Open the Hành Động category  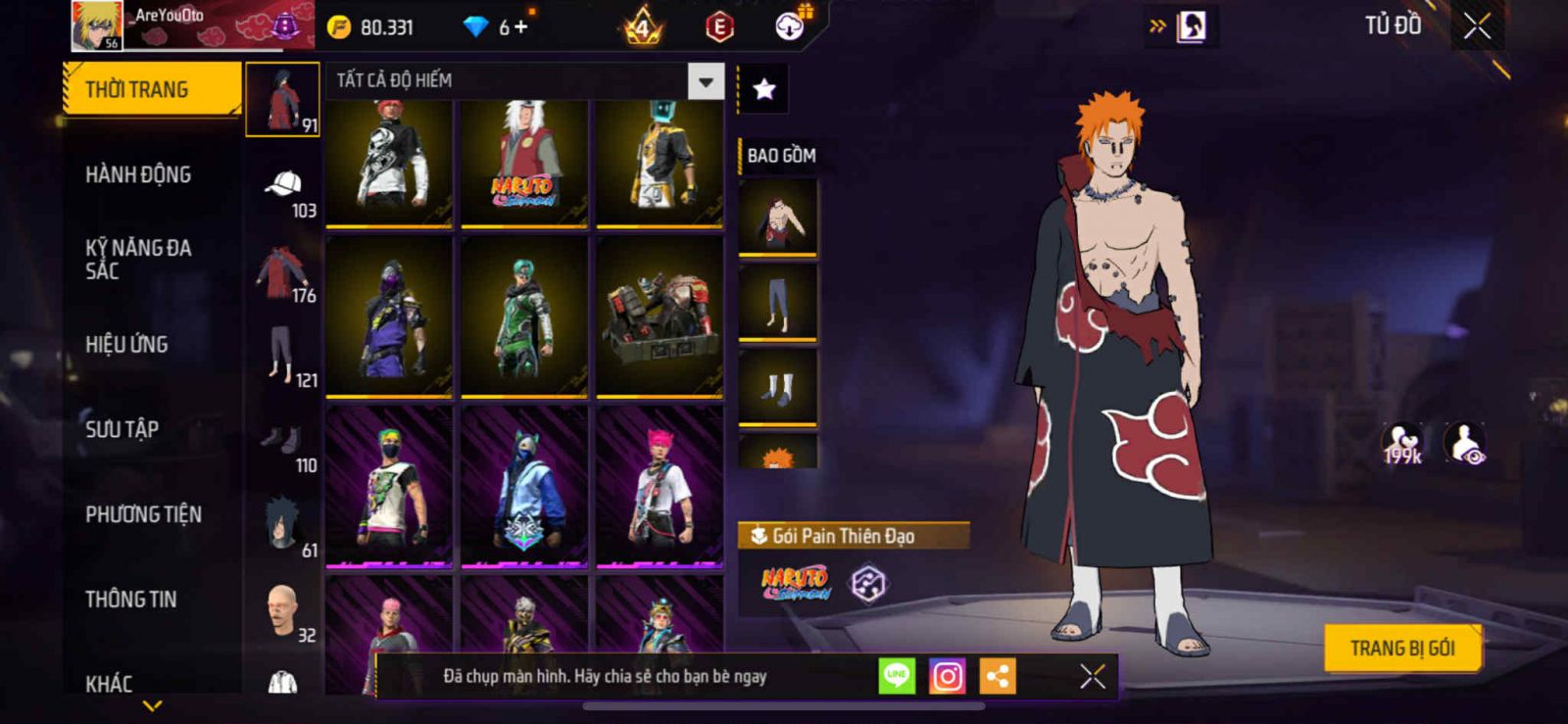138,174
